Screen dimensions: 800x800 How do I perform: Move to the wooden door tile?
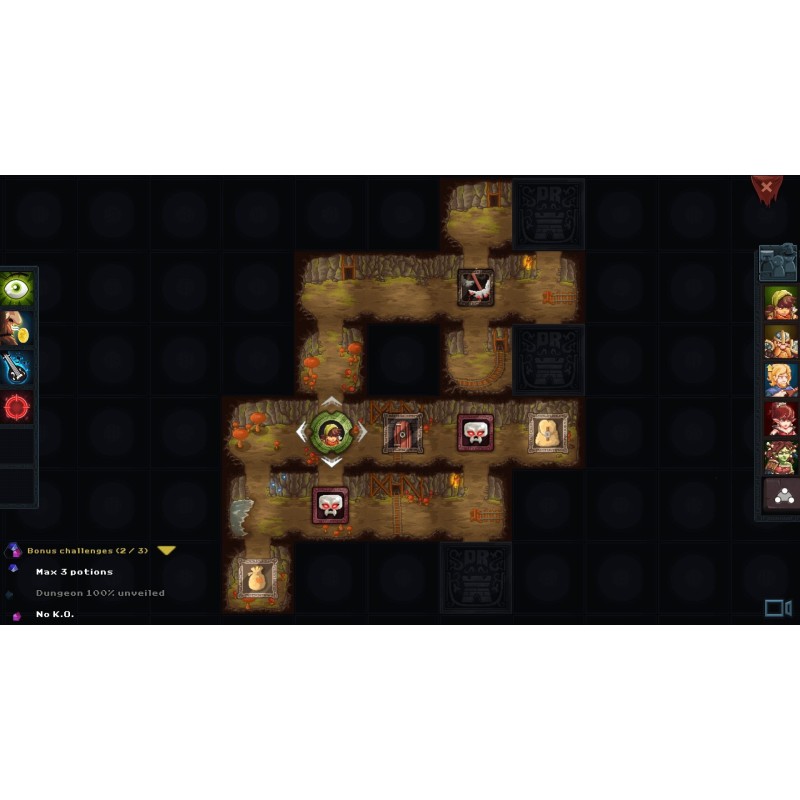(402, 432)
